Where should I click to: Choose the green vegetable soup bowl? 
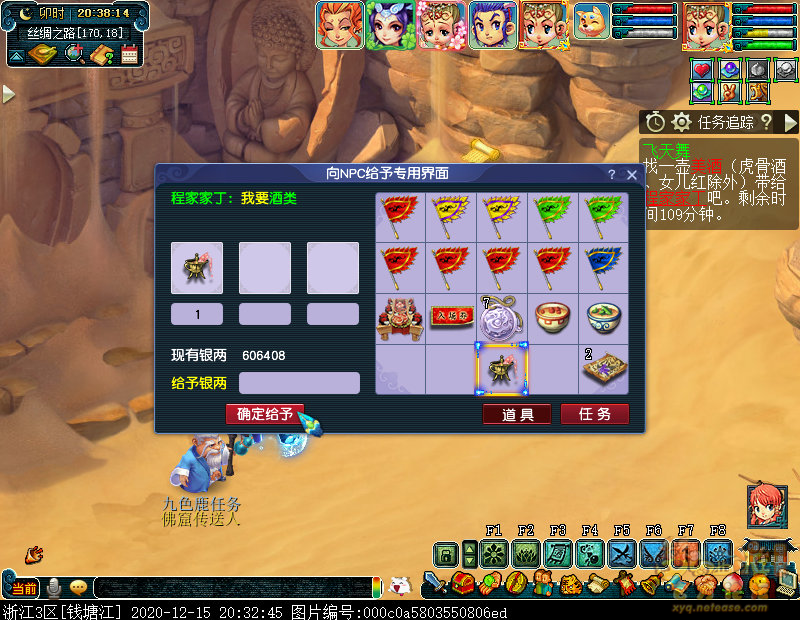click(604, 318)
